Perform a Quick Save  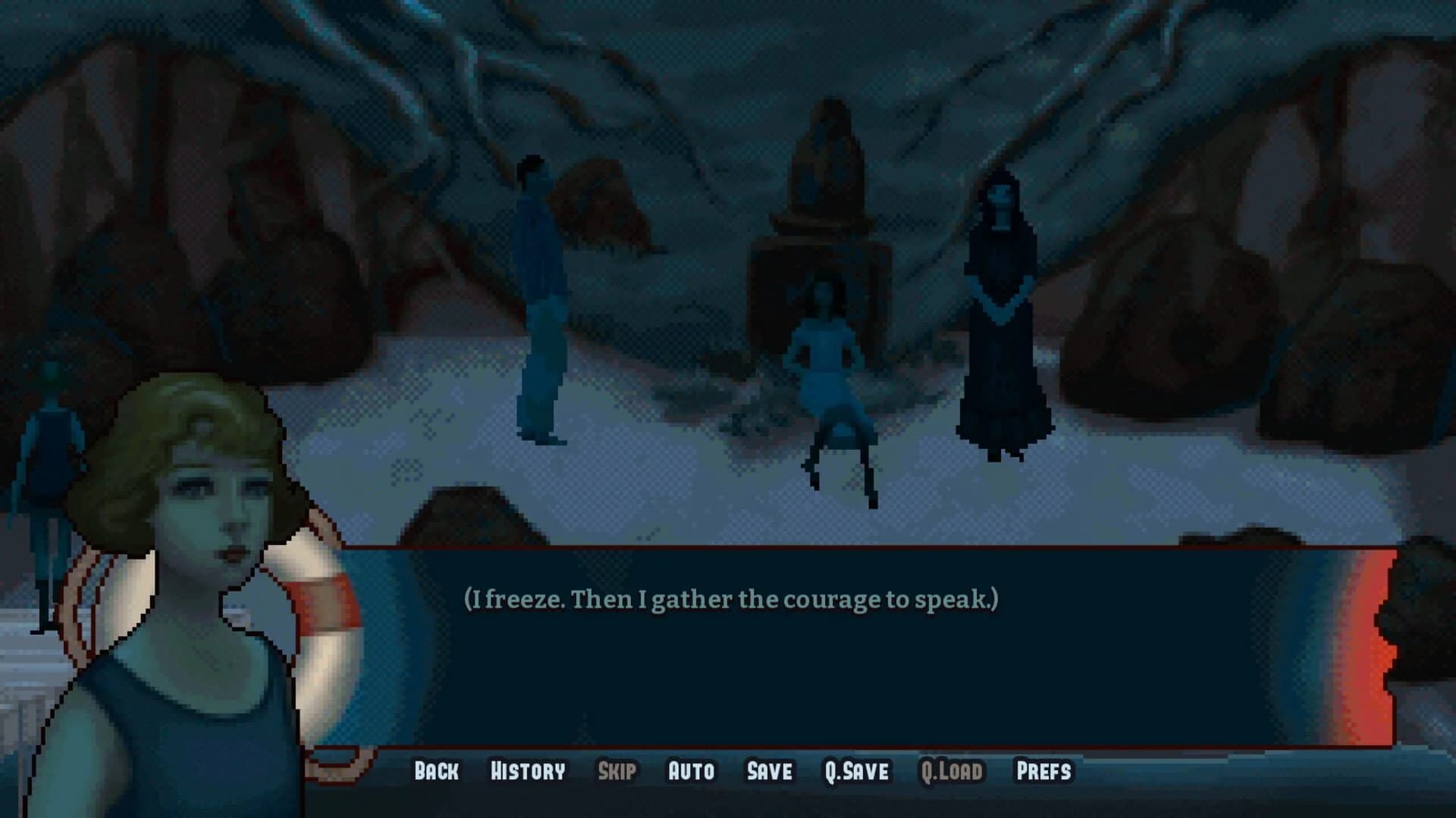(x=856, y=771)
